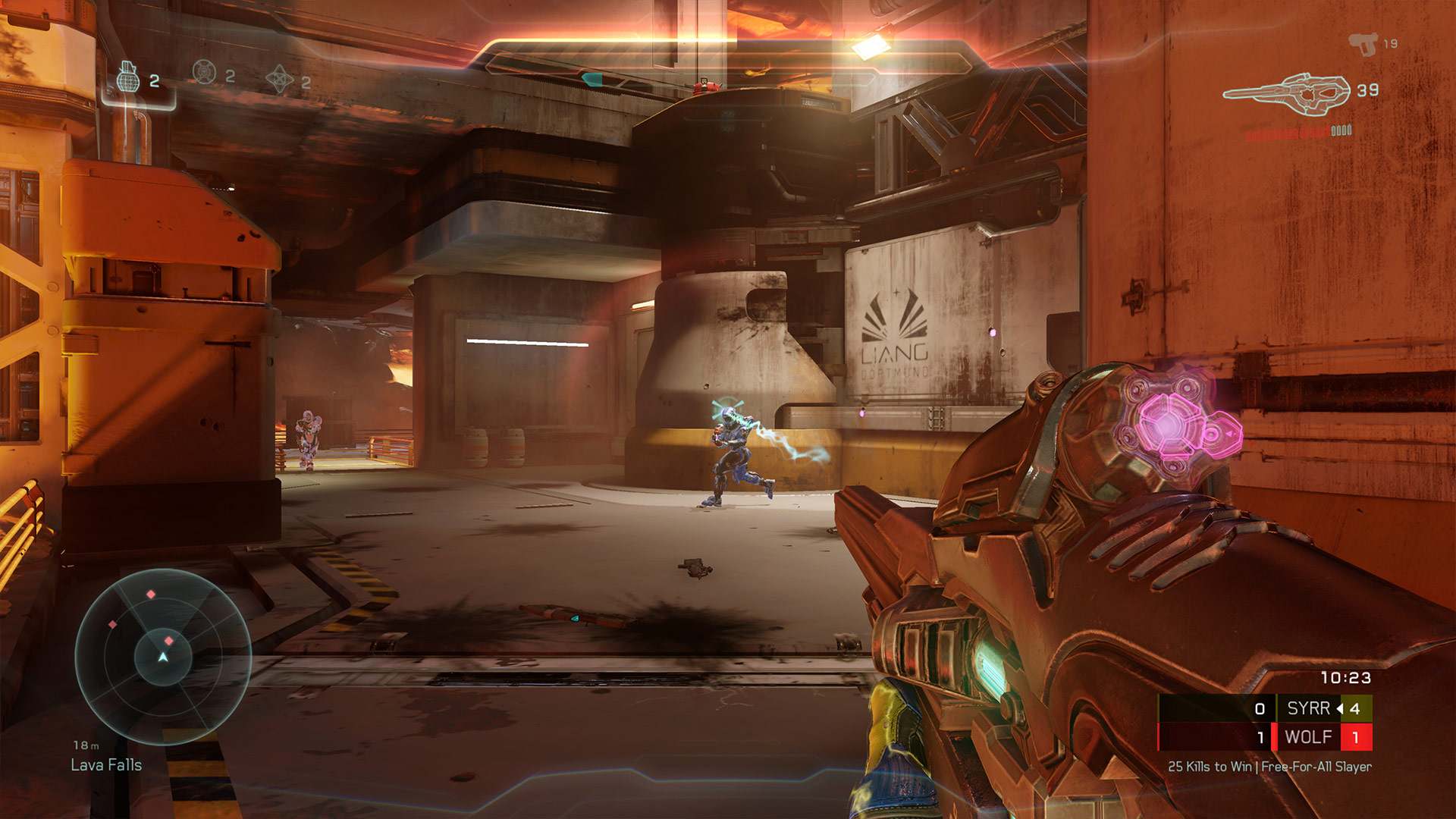This screenshot has width=1456, height=819.
Task: Select the Needler weapon icon
Action: click(1288, 94)
